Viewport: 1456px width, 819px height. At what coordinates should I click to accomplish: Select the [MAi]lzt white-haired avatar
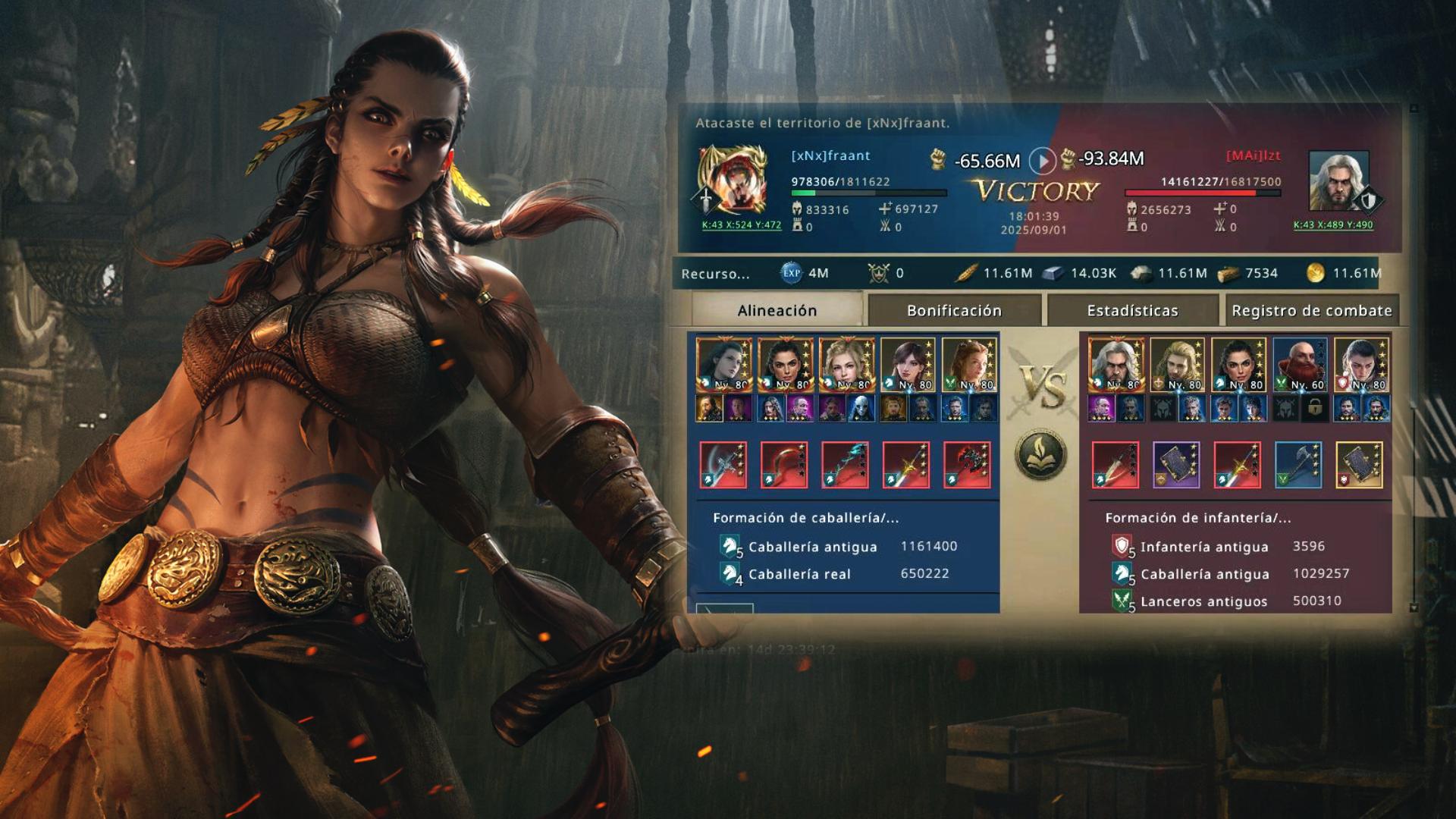click(x=1339, y=181)
